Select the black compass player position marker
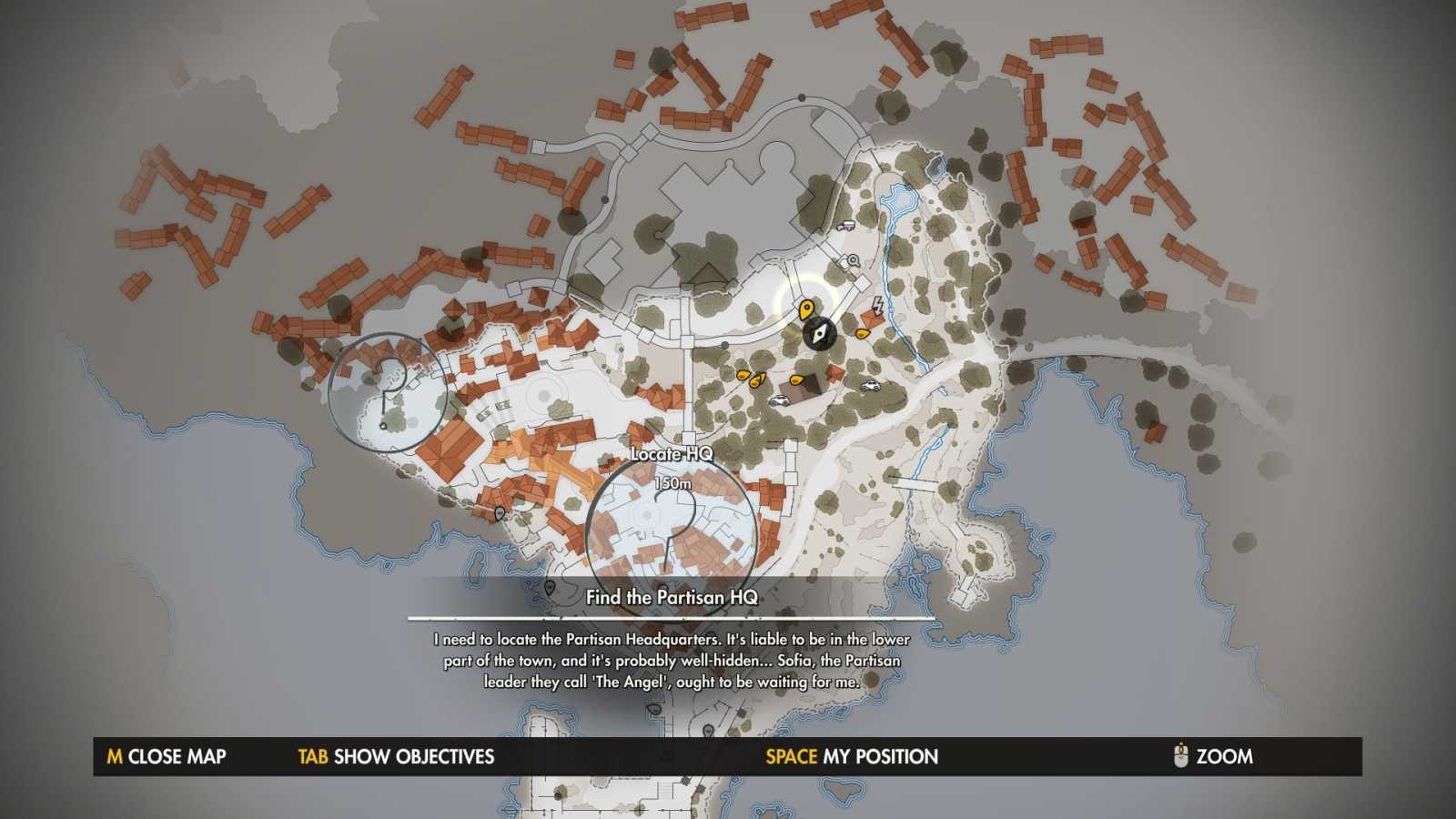Image resolution: width=1456 pixels, height=819 pixels. 819,334
